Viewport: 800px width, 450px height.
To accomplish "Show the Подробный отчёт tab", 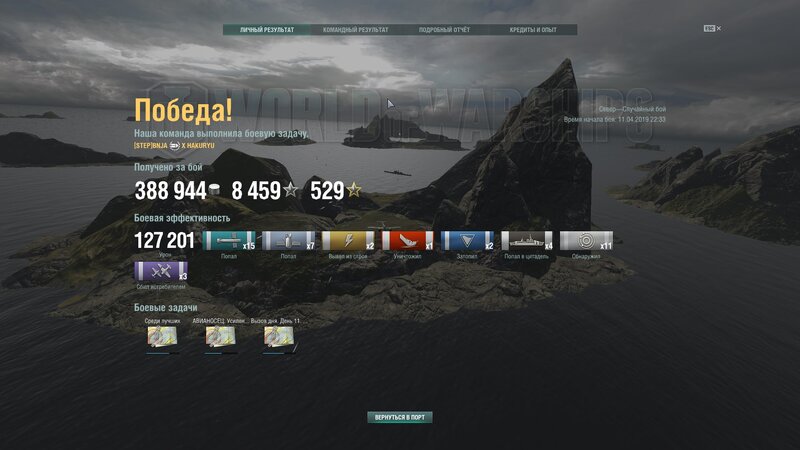I will pyautogui.click(x=444, y=30).
